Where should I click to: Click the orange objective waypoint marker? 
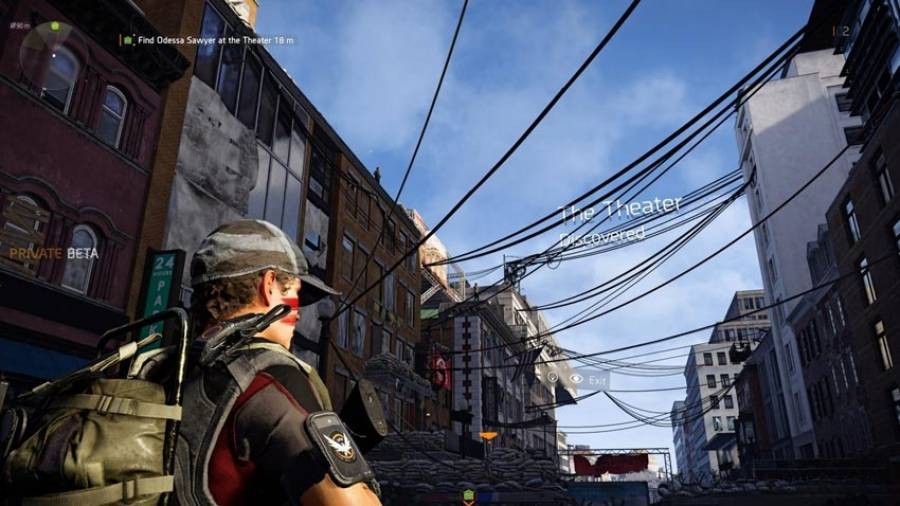488,436
